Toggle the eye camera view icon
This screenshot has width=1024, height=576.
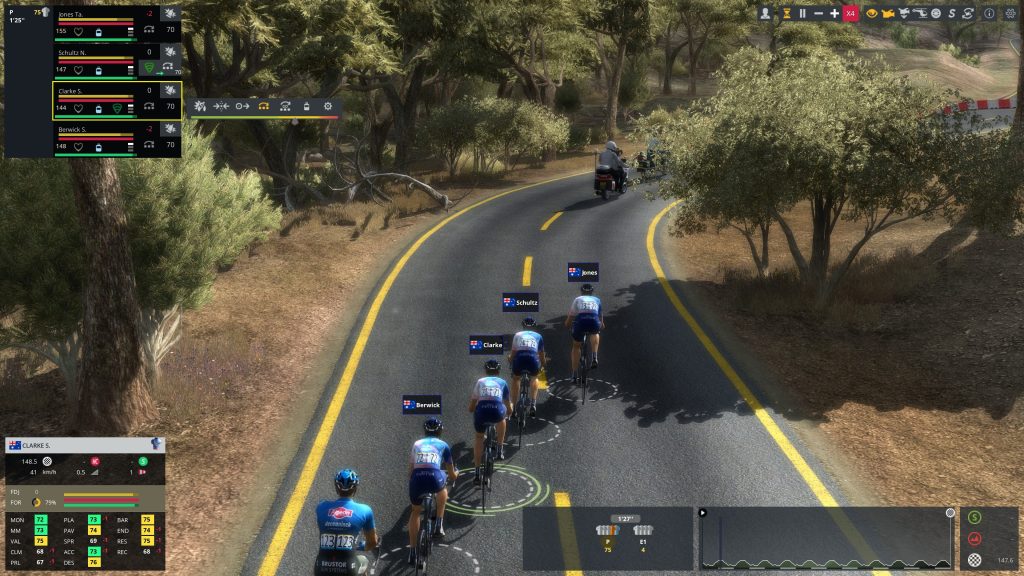[871, 13]
